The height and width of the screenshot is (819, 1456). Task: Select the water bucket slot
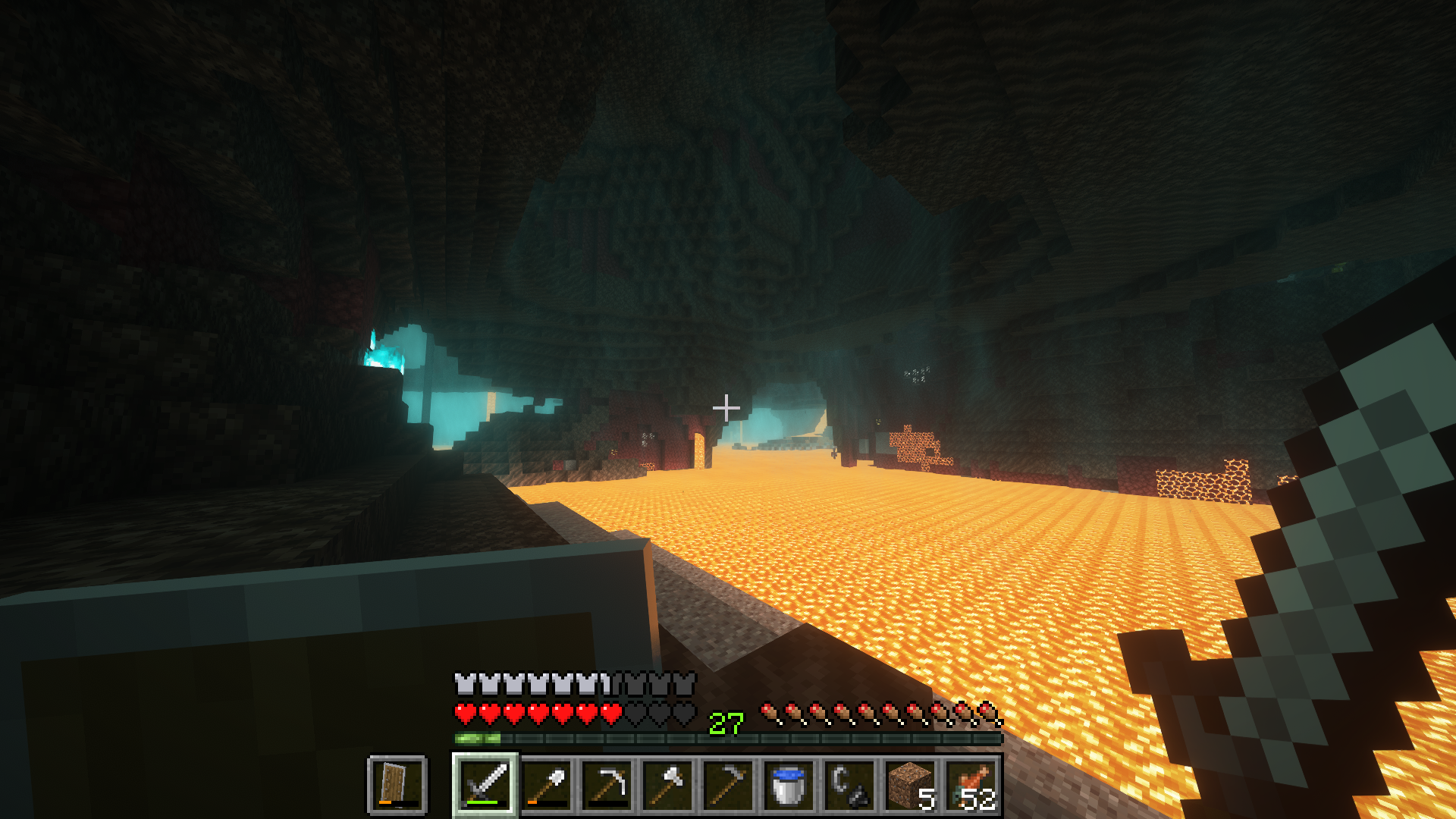[789, 784]
